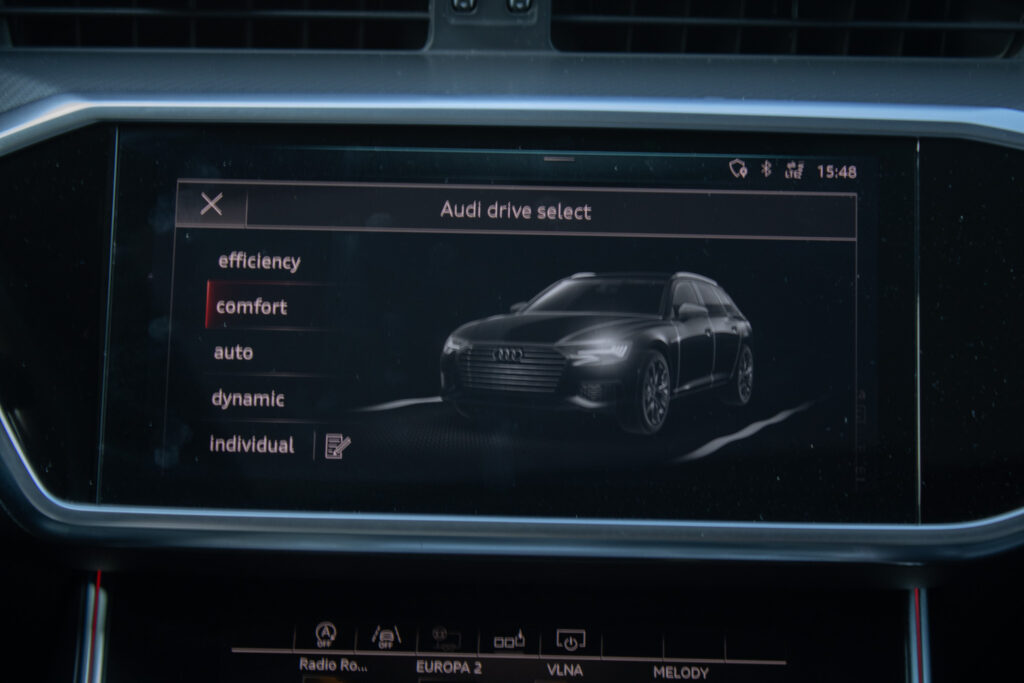This screenshot has width=1024, height=683.
Task: Choose the comfort drive mode
Action: pos(252,307)
